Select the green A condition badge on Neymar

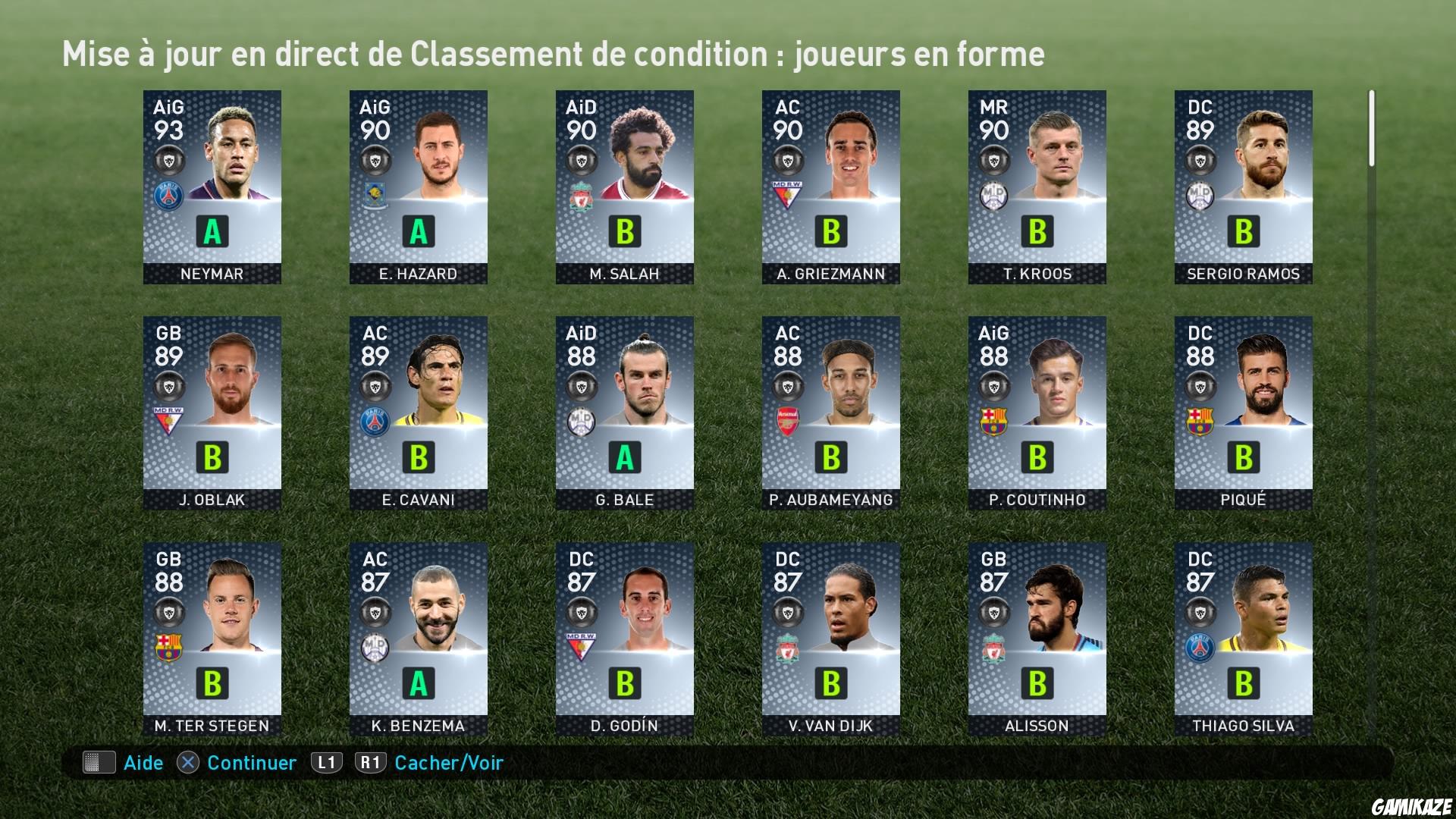tap(212, 232)
